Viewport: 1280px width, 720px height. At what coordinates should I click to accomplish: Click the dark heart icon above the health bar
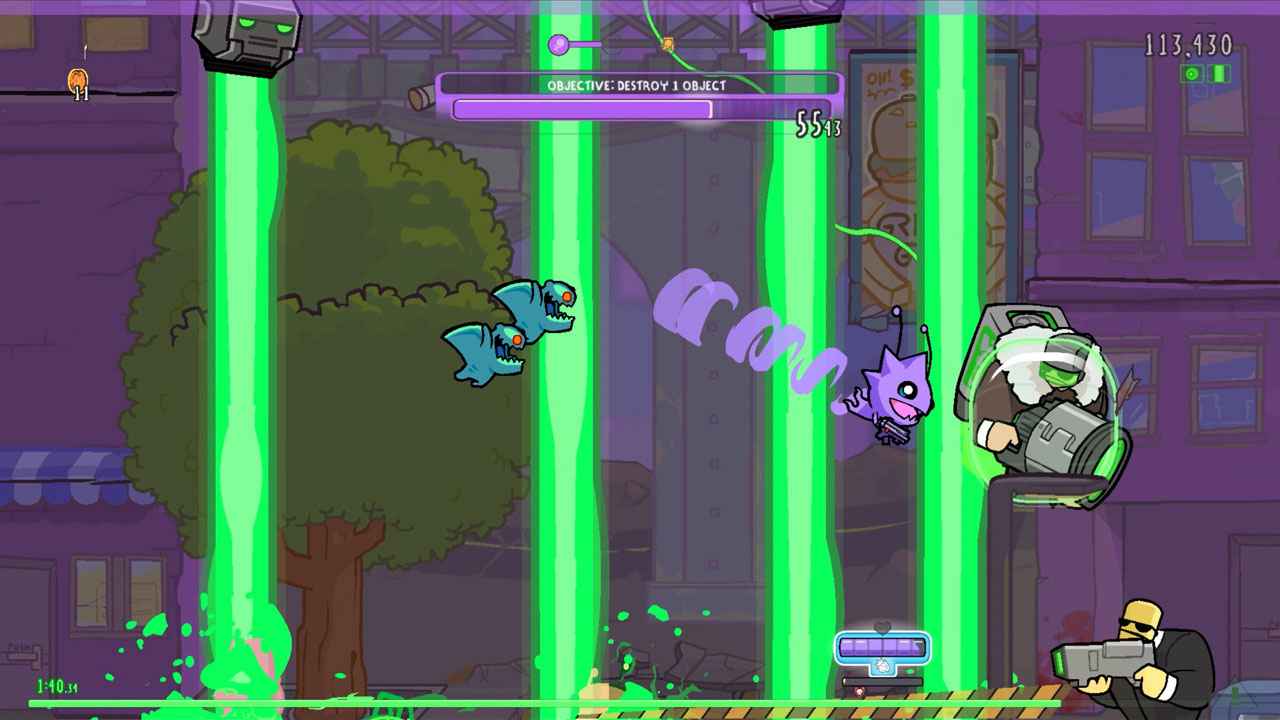click(882, 626)
